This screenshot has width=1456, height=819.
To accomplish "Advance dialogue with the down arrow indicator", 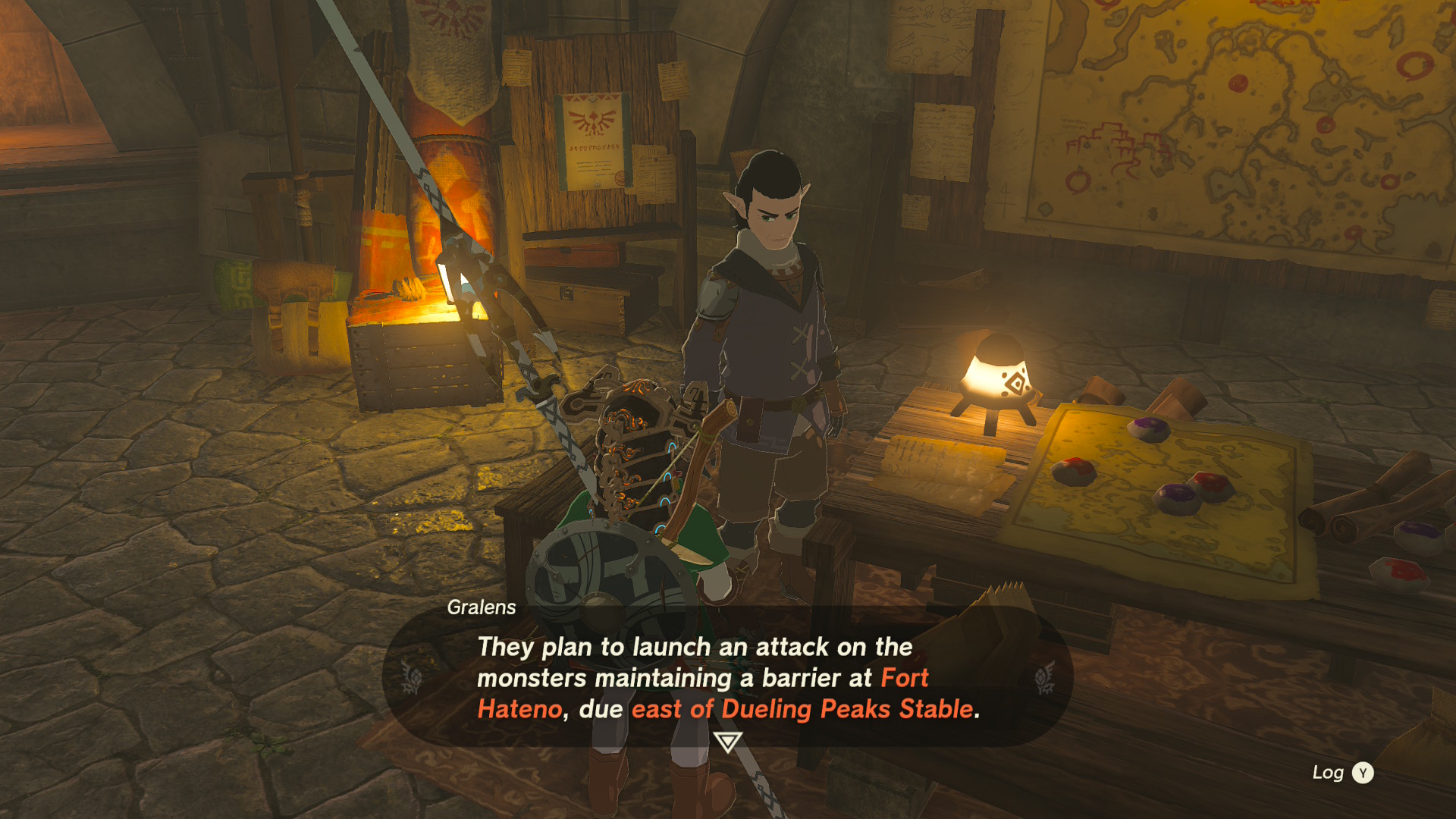I will 727,742.
